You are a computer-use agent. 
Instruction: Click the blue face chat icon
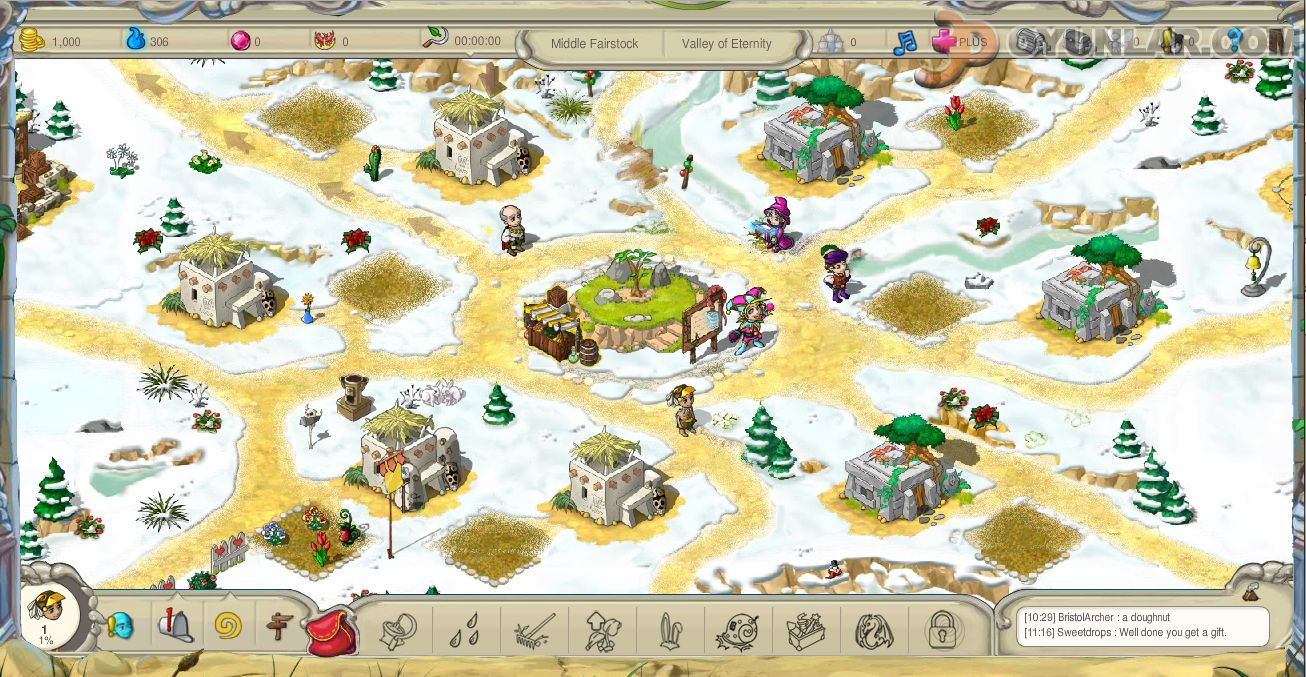pos(120,626)
